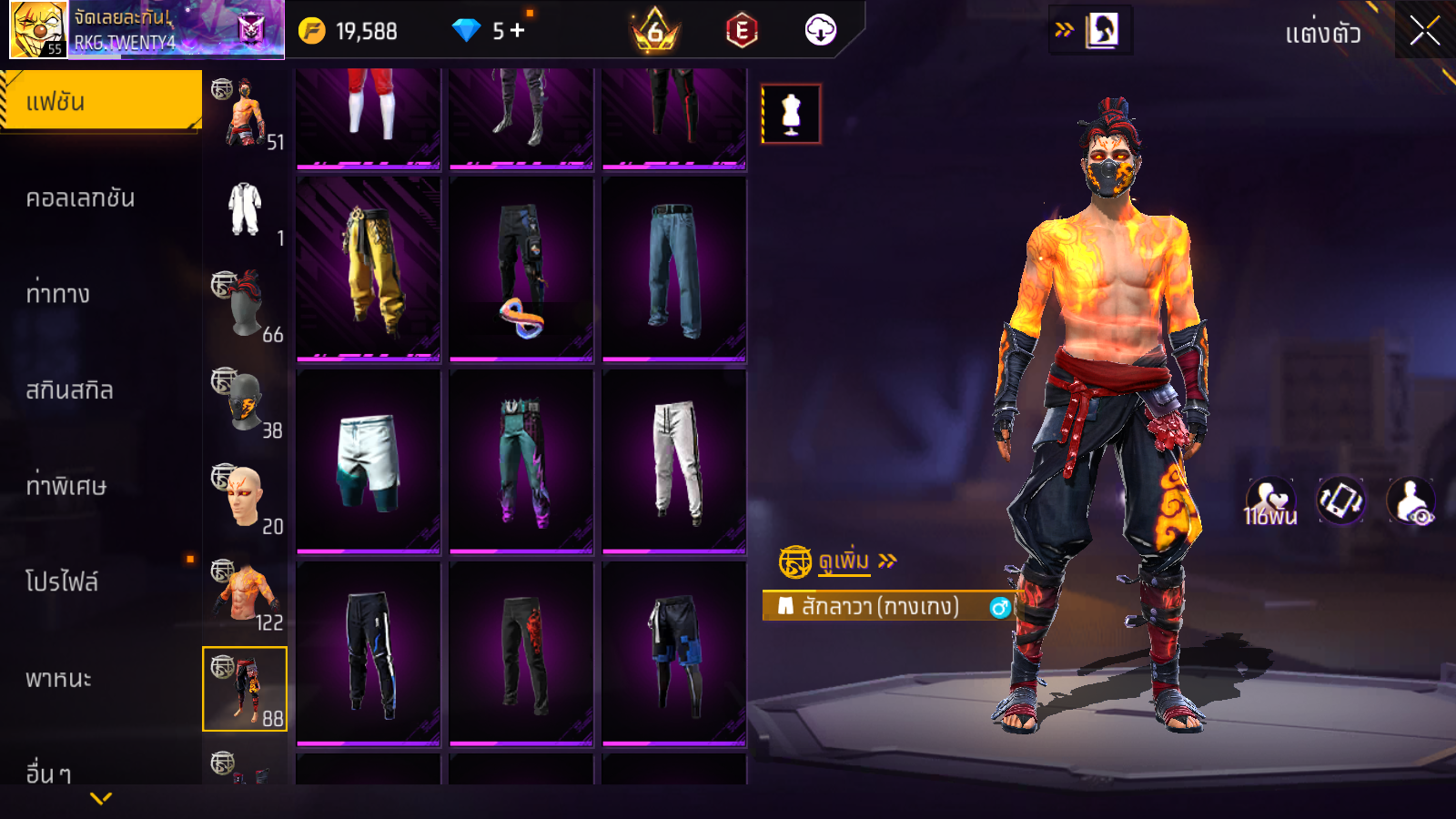Viewport: 1456px width, 819px height.
Task: Click the ดูเพิ่ม view more link
Action: (x=843, y=561)
